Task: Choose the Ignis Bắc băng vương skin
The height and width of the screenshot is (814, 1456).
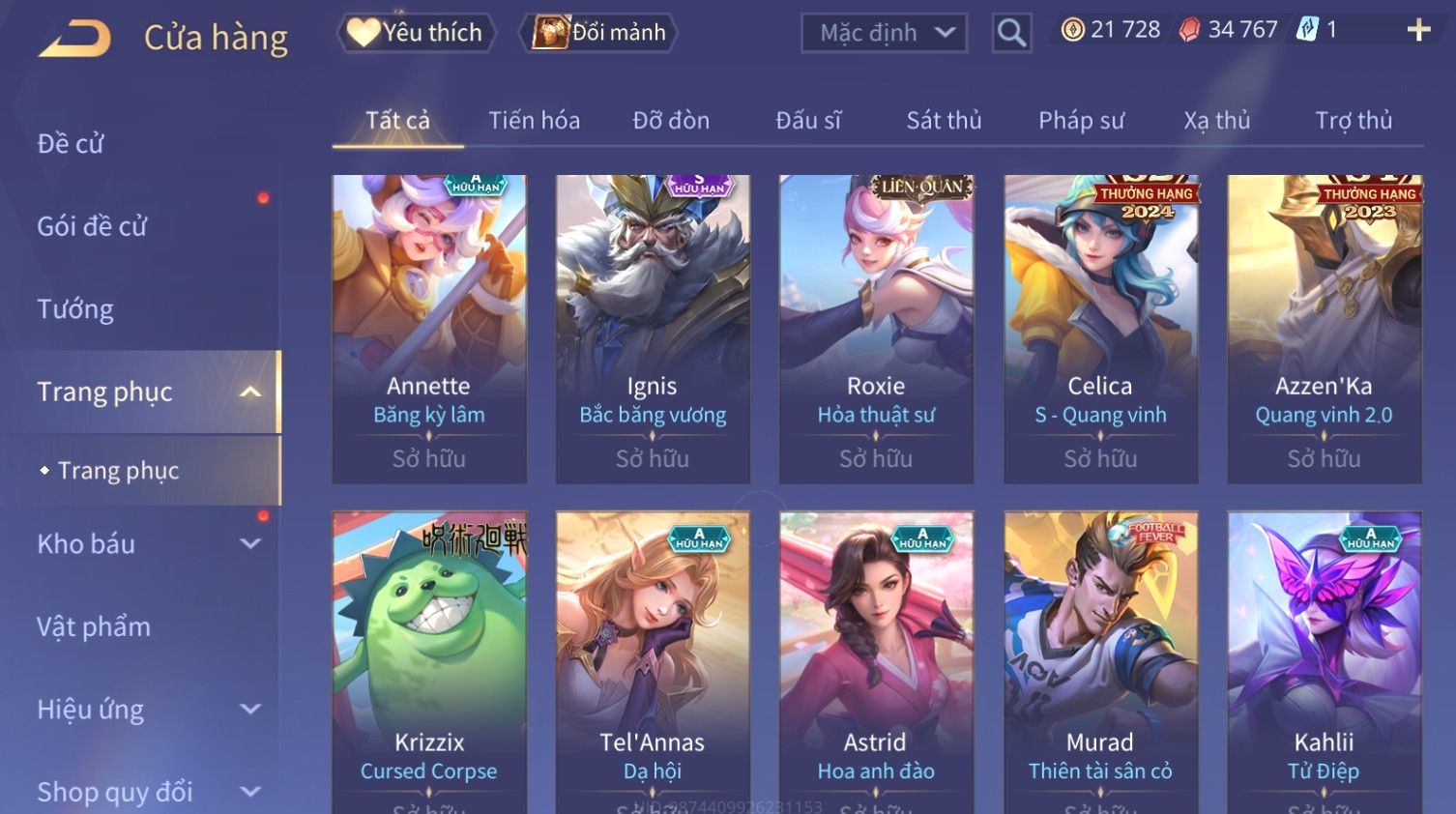Action: point(653,329)
